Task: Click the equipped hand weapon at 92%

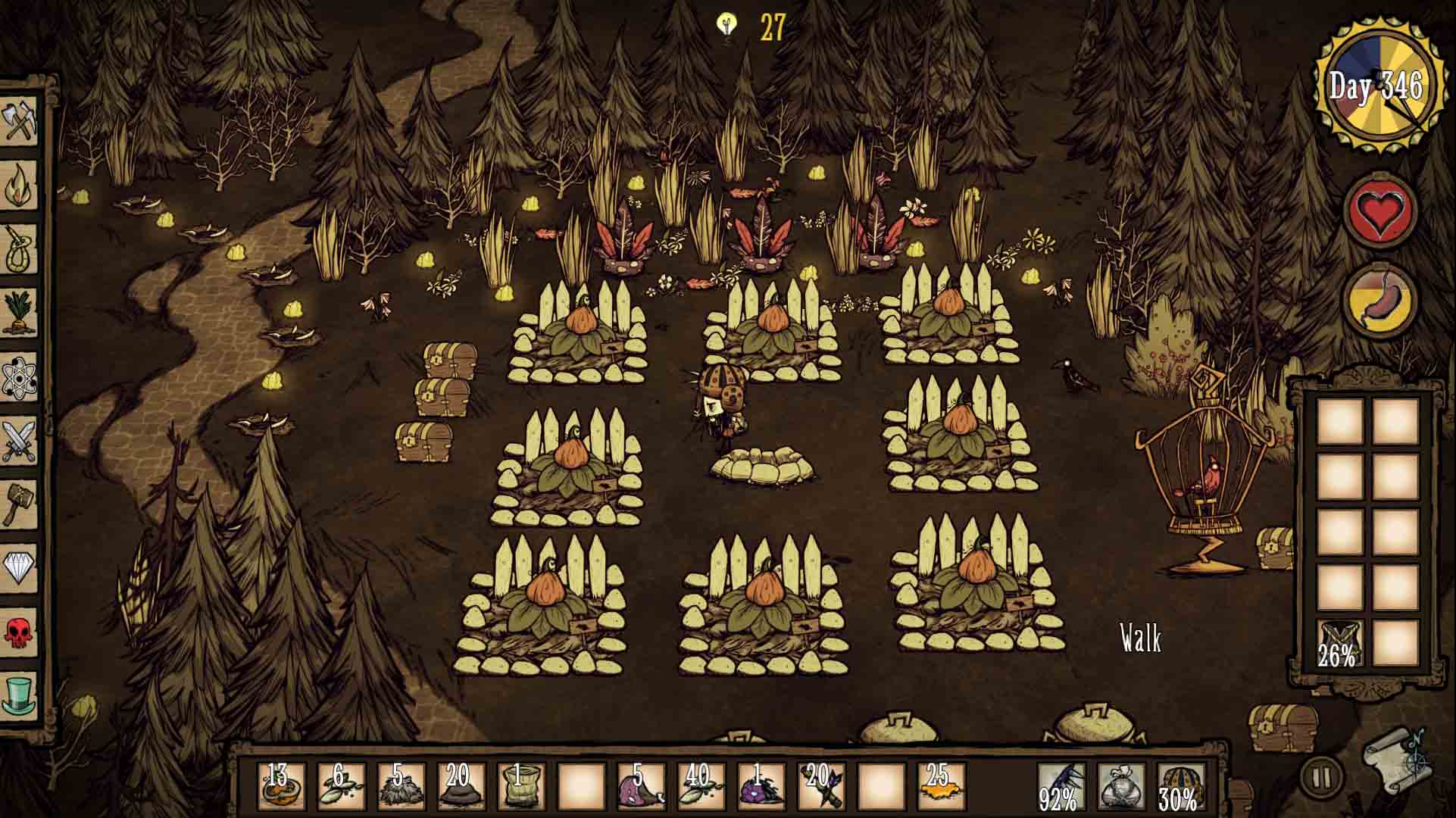Action: 1059,786
